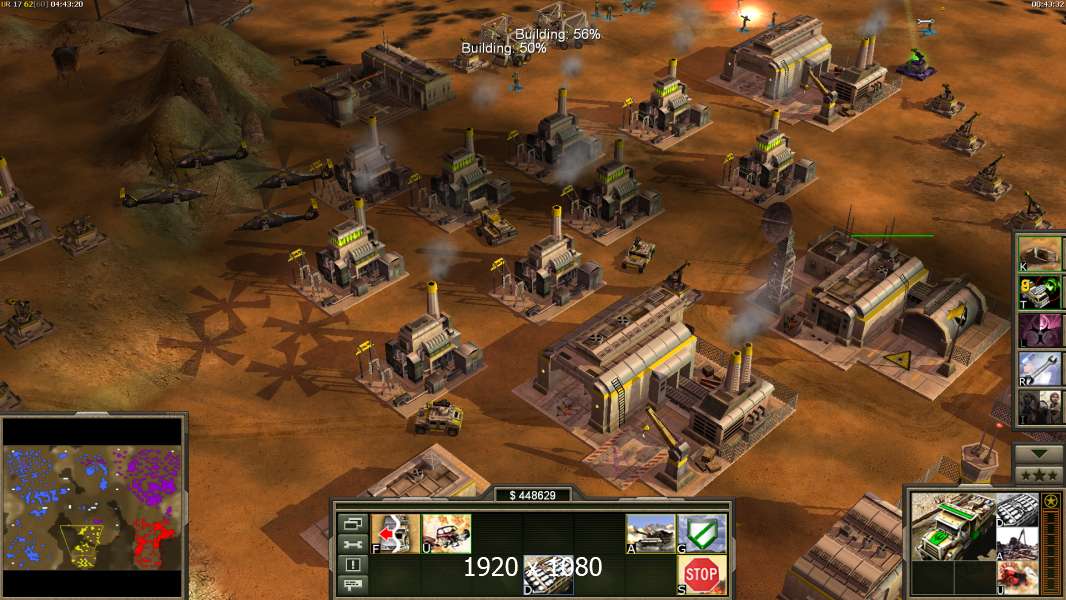The image size is (1066, 600).
Task: Choose the soldiers portrait power shortcut
Action: [x=1039, y=407]
